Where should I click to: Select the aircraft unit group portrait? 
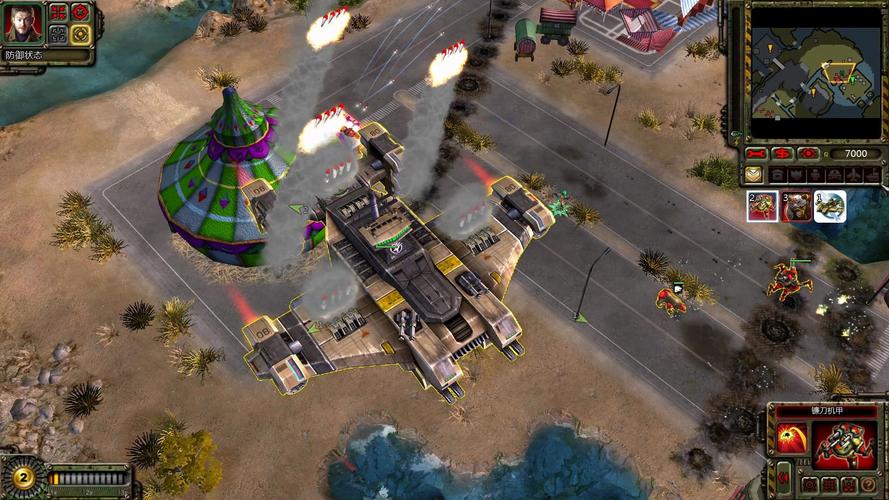click(829, 206)
